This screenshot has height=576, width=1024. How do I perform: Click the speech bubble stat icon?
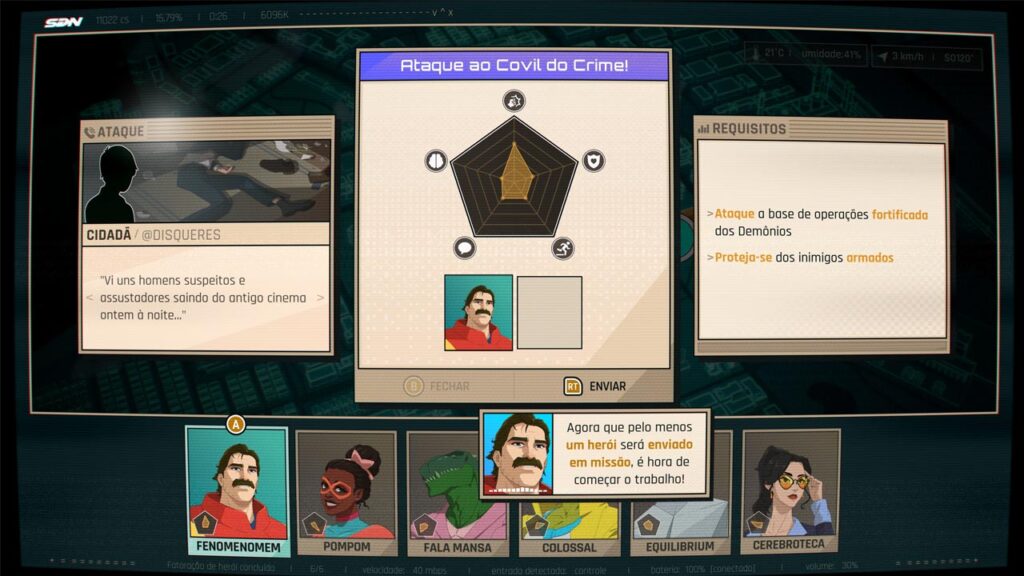(465, 248)
